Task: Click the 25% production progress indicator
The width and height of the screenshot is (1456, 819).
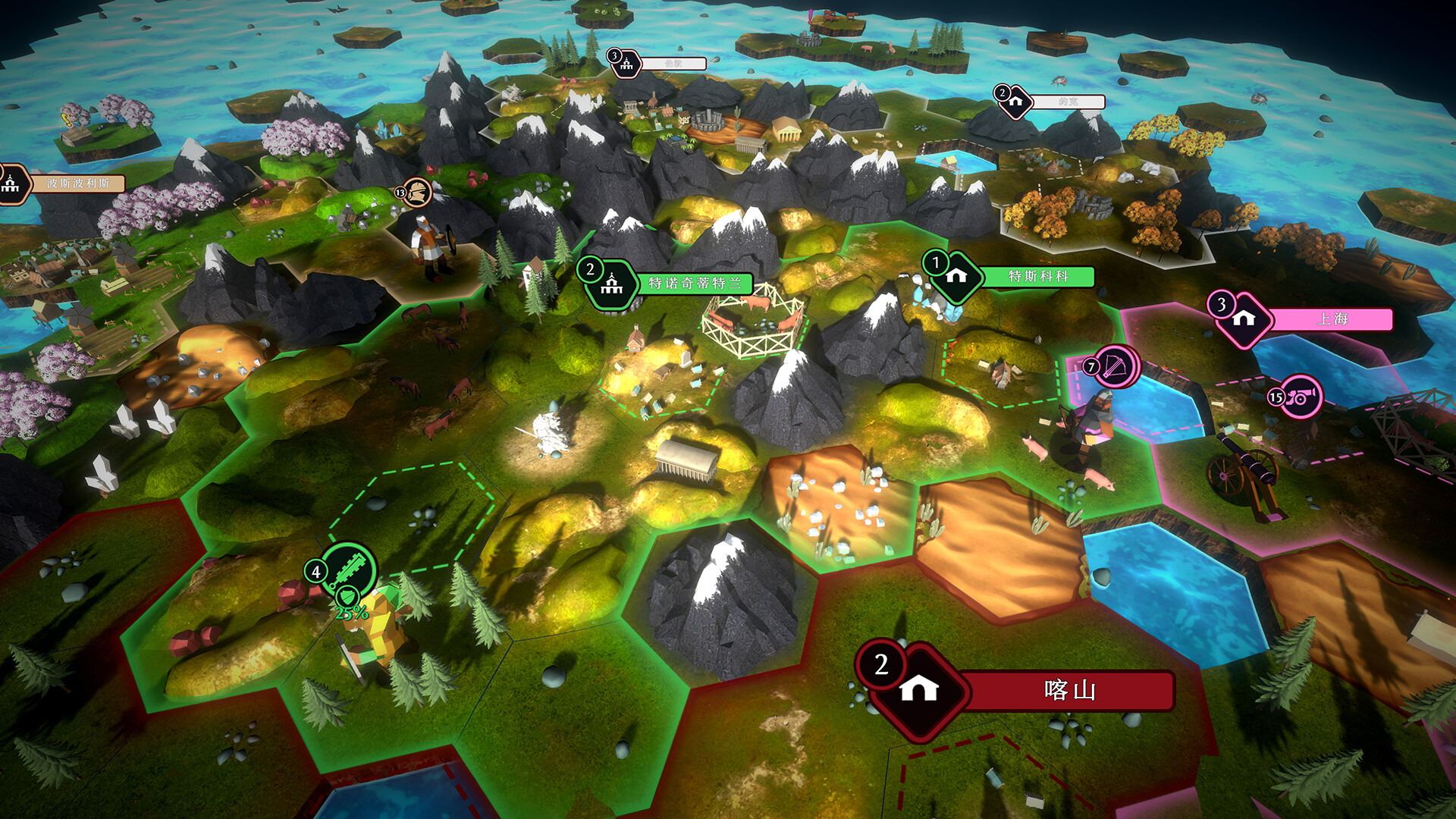Action: coord(350,611)
